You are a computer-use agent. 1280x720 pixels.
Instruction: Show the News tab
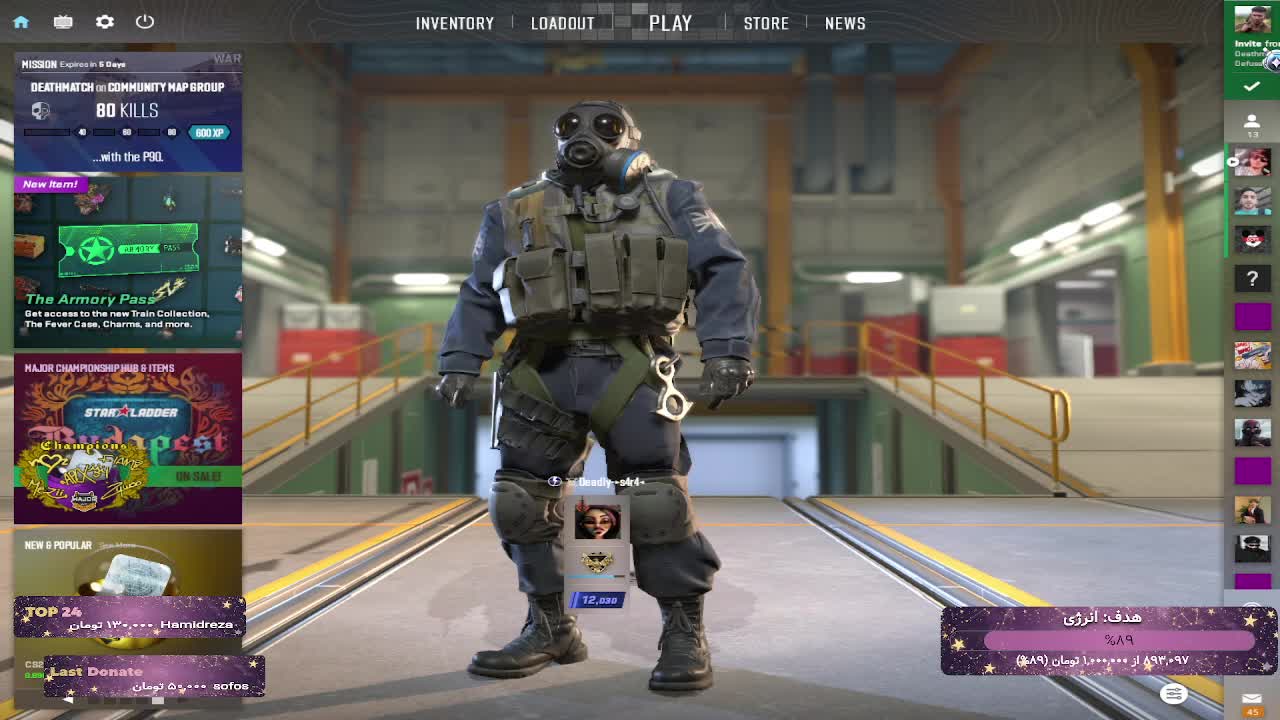coord(845,23)
